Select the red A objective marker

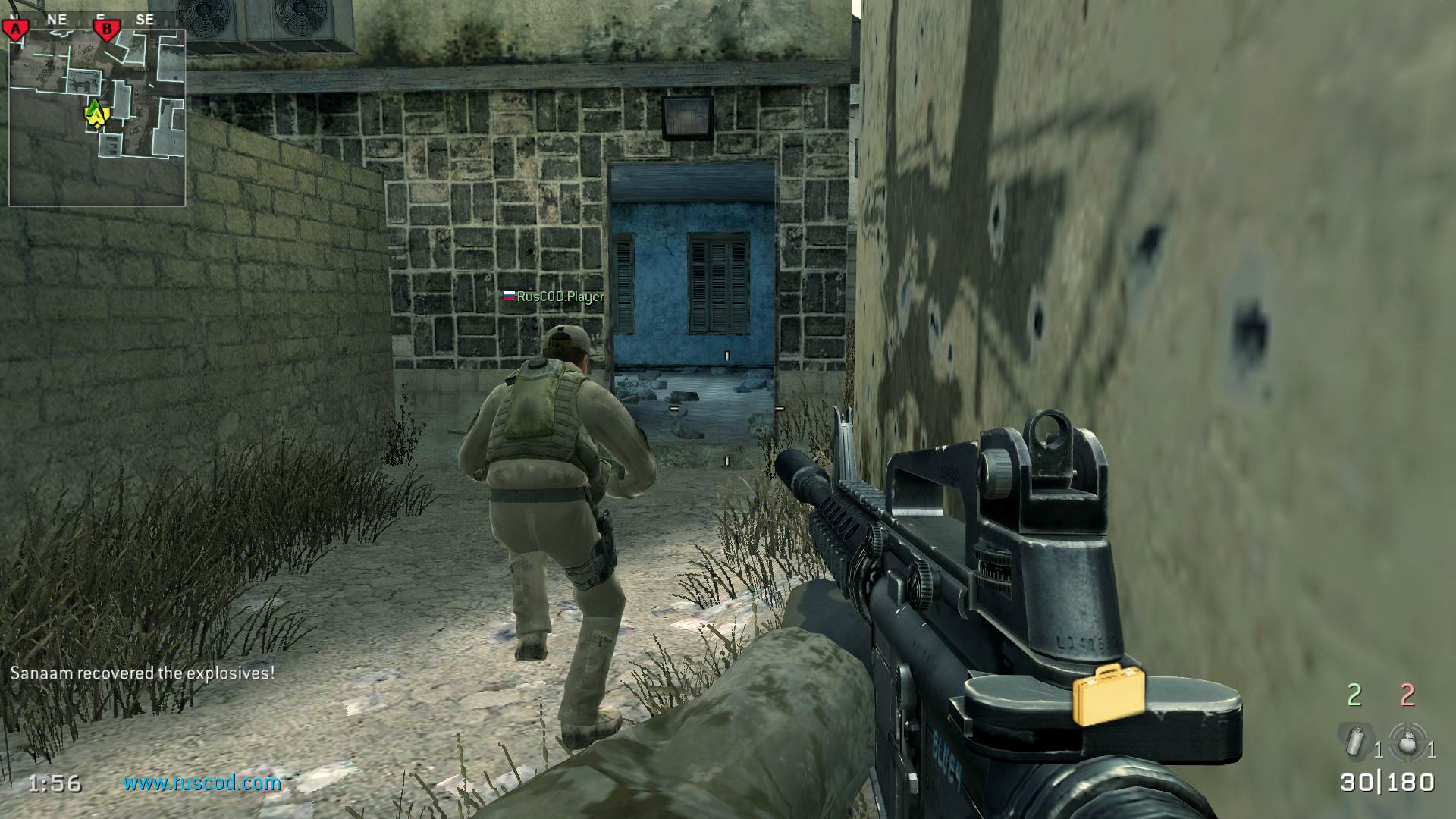coord(15,30)
